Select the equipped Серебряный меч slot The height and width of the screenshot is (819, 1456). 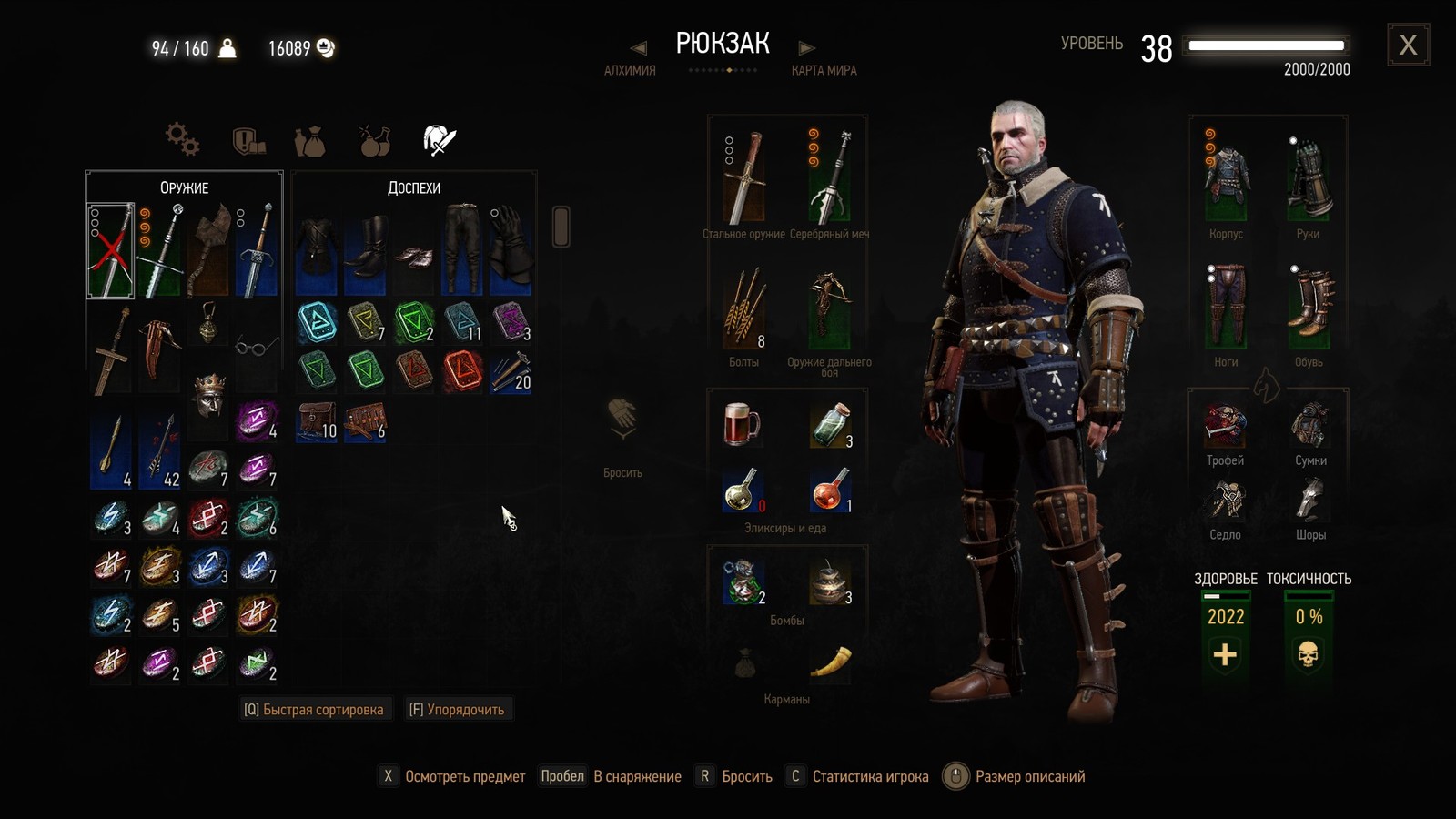coord(829,178)
